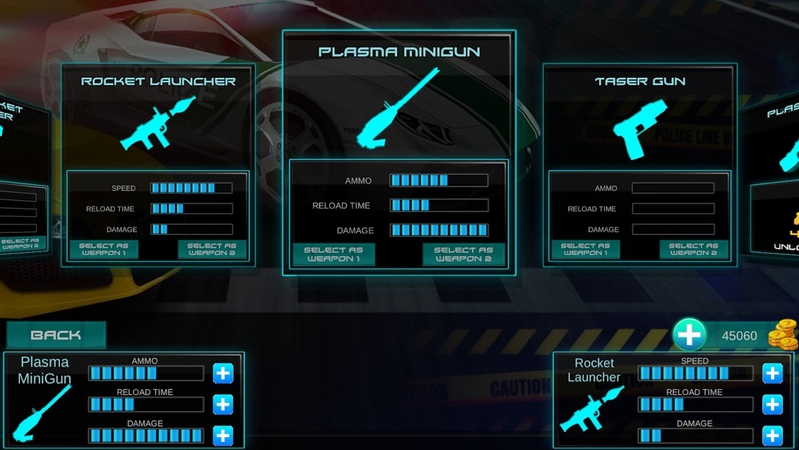This screenshot has width=799, height=450.
Task: Upgrade Plasma MiniGun ammo with plus button
Action: coord(223,373)
